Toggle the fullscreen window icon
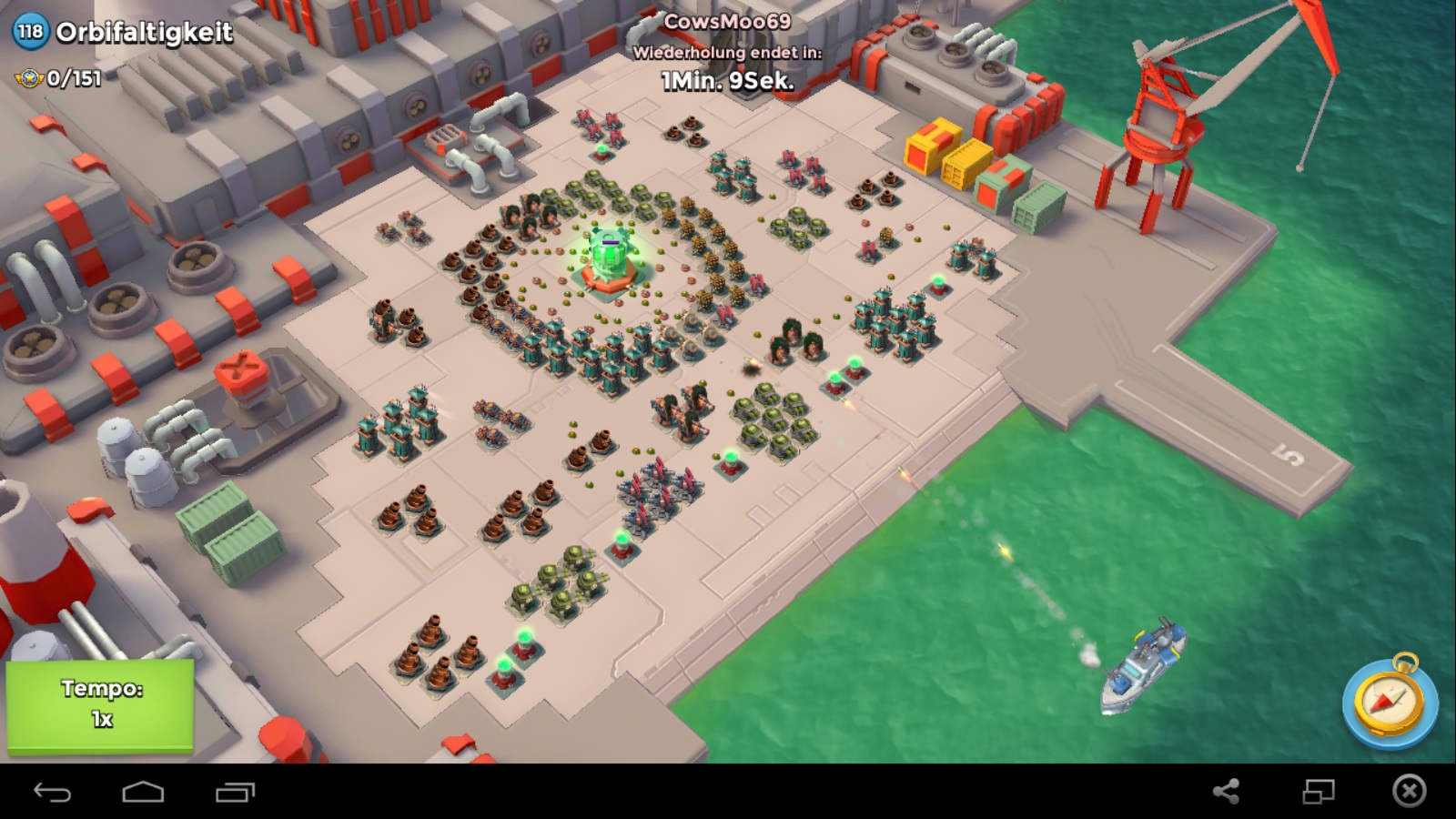 click(x=1318, y=791)
